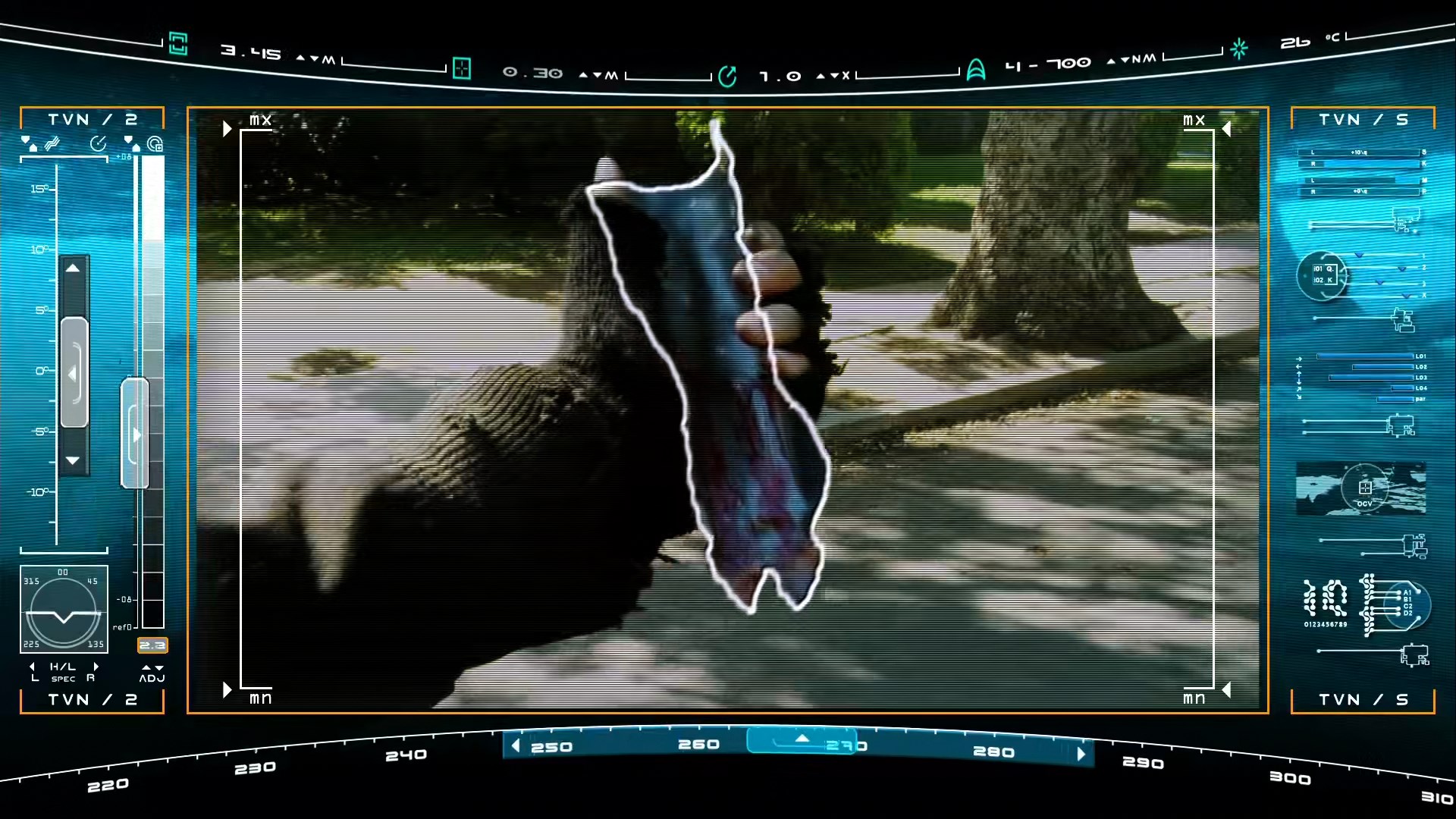Image resolution: width=1456 pixels, height=819 pixels.
Task: Click the green starburst temperature icon
Action: [x=1239, y=49]
